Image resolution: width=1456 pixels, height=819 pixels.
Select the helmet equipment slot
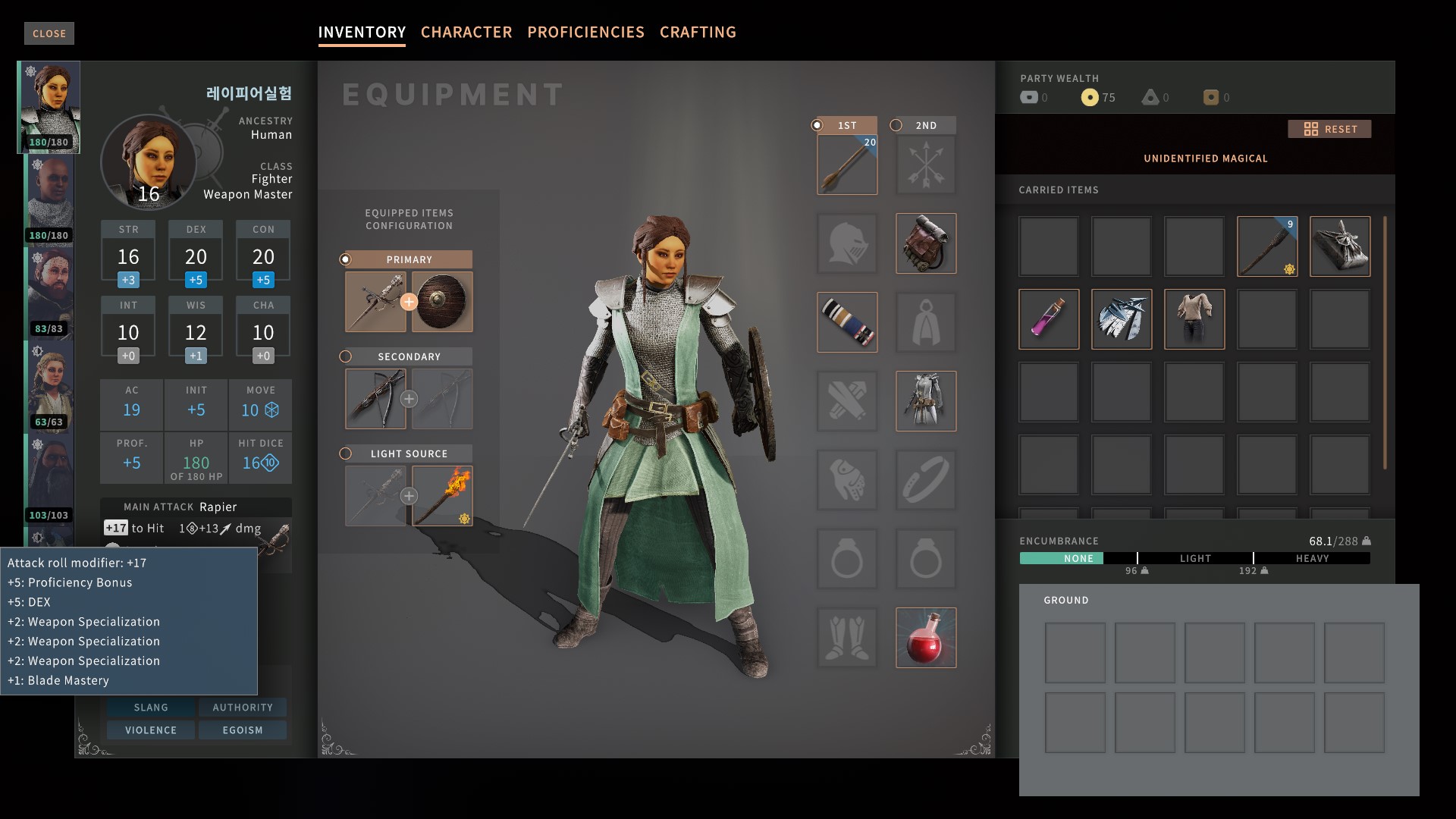click(x=846, y=243)
